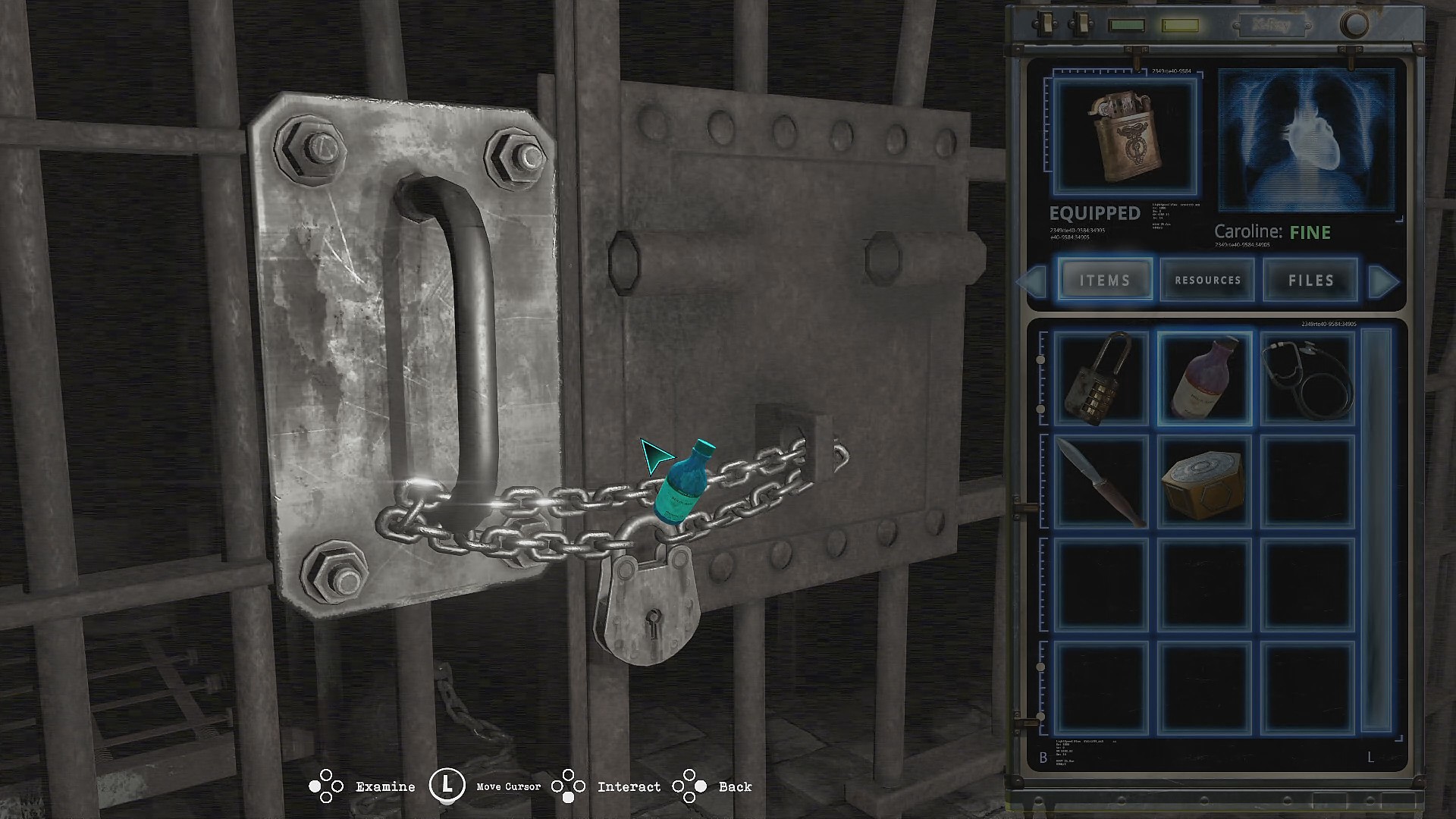Click the inventory scrollbar
This screenshot has width=1456, height=819.
point(1377,531)
